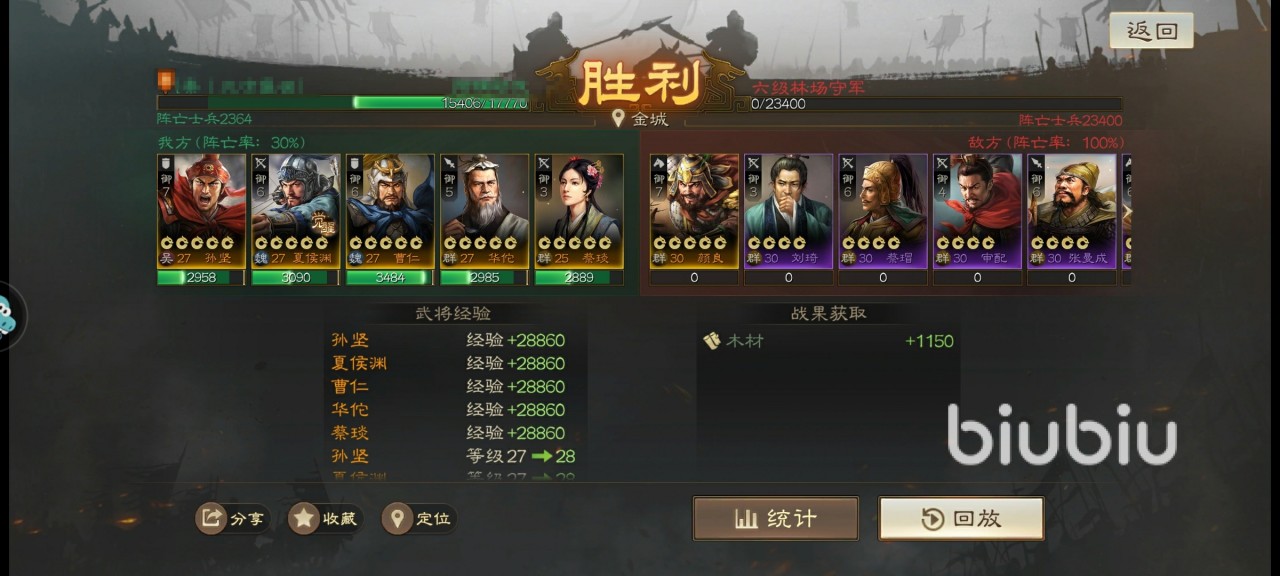1280x576 pixels.
Task: Share the battle report via 分享
Action: click(232, 518)
